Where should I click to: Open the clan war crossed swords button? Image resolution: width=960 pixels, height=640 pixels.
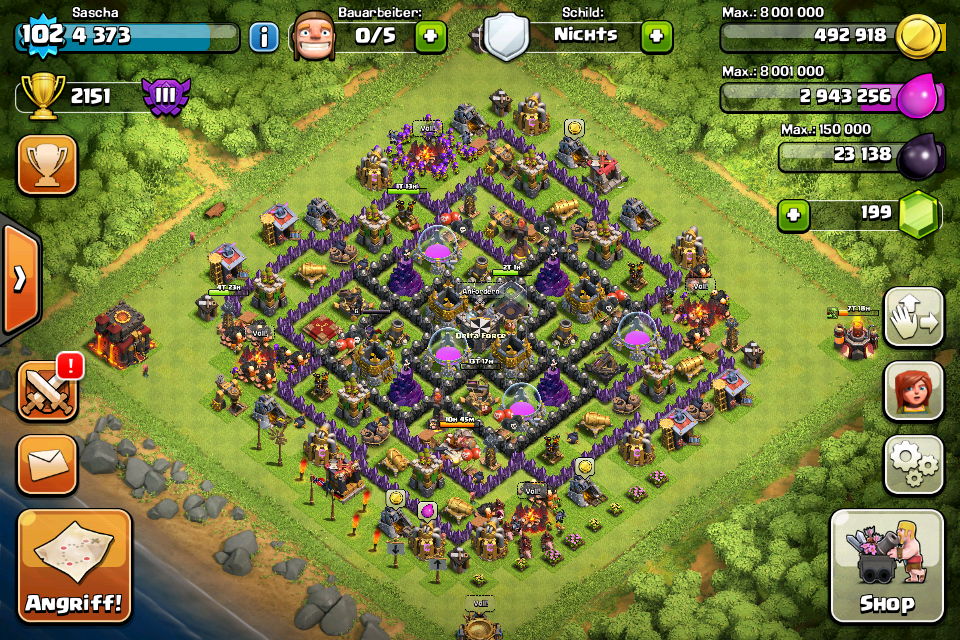tap(47, 390)
